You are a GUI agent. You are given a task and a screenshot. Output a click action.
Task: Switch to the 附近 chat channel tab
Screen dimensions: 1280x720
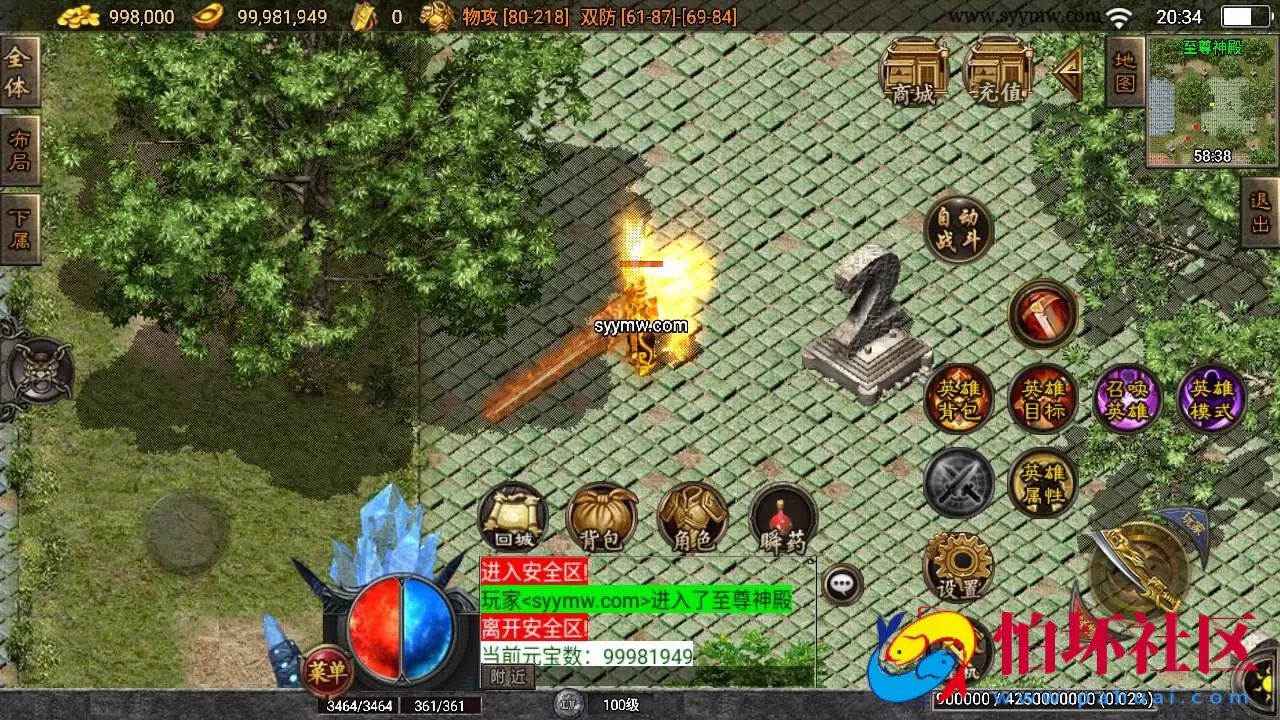click(508, 675)
